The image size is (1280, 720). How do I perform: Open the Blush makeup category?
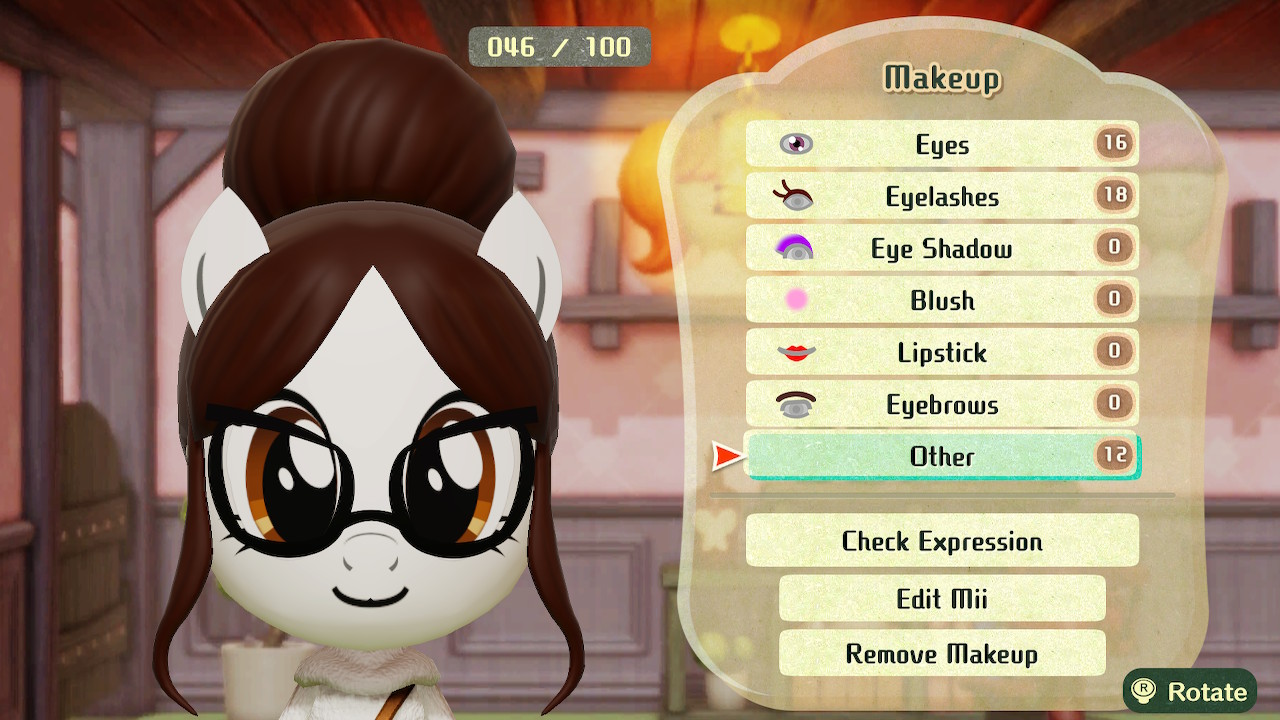942,301
